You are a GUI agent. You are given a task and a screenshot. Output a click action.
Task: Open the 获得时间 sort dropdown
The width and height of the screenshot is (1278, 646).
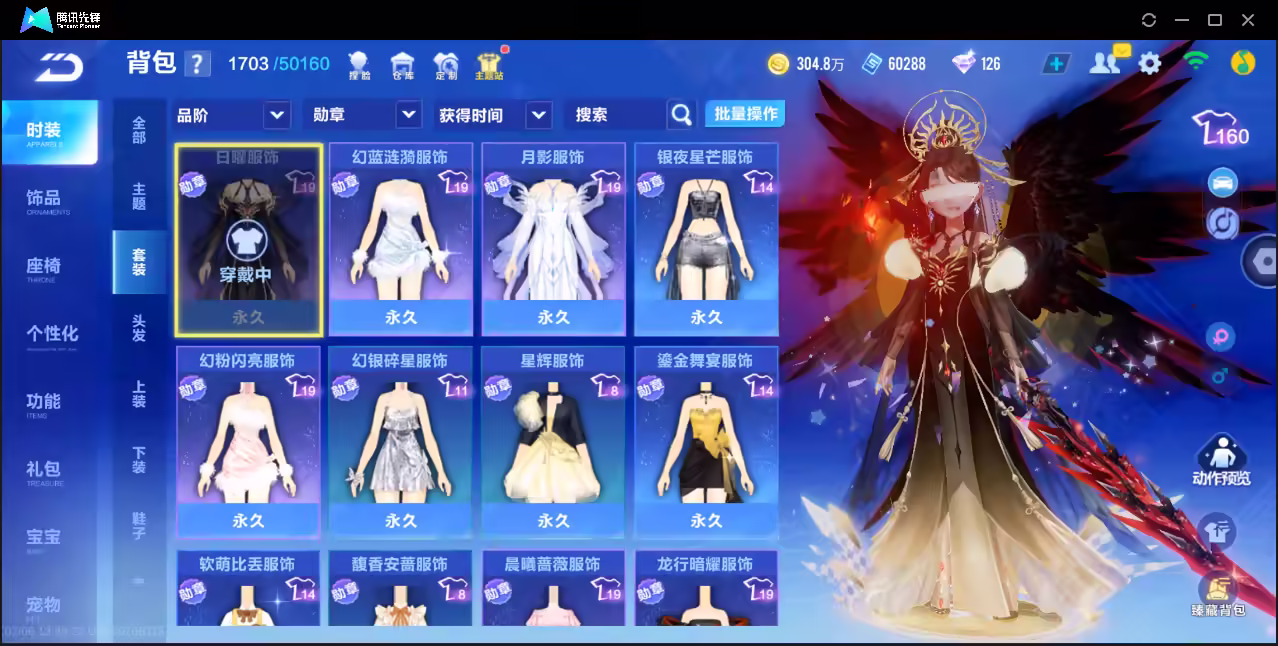pyautogui.click(x=539, y=115)
